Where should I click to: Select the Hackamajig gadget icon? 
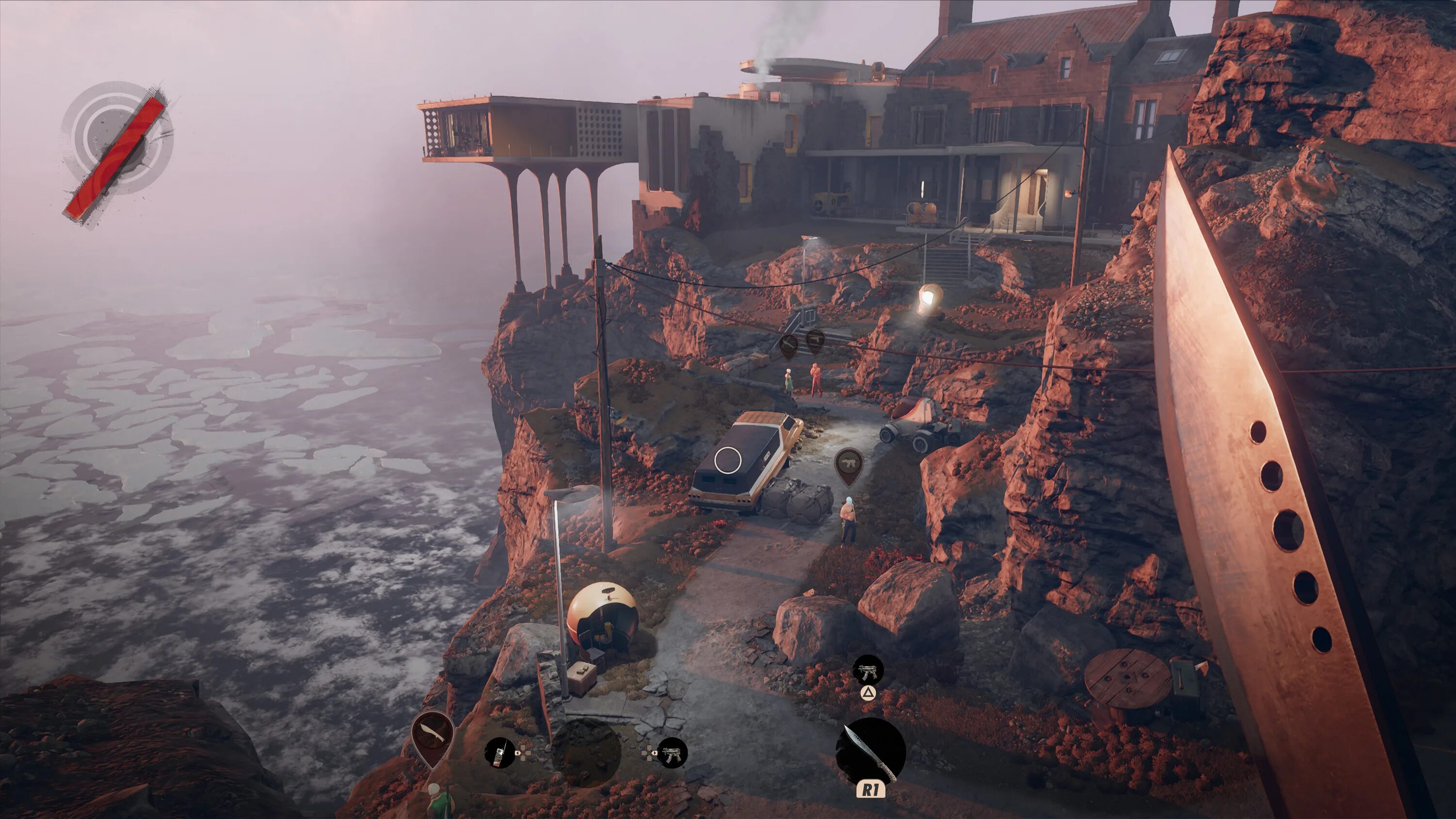tap(500, 753)
